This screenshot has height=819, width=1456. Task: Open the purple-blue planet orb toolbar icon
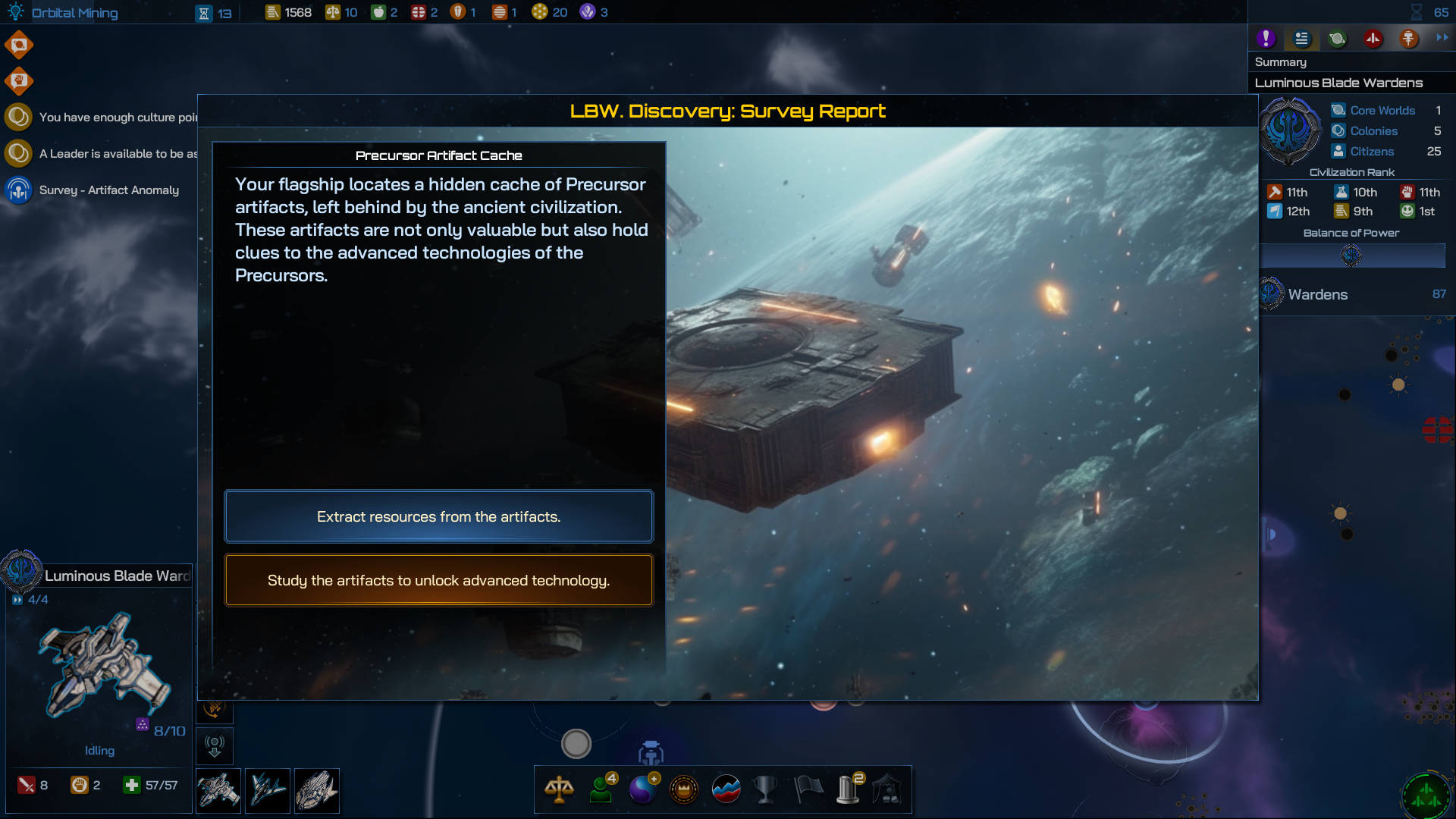643,789
